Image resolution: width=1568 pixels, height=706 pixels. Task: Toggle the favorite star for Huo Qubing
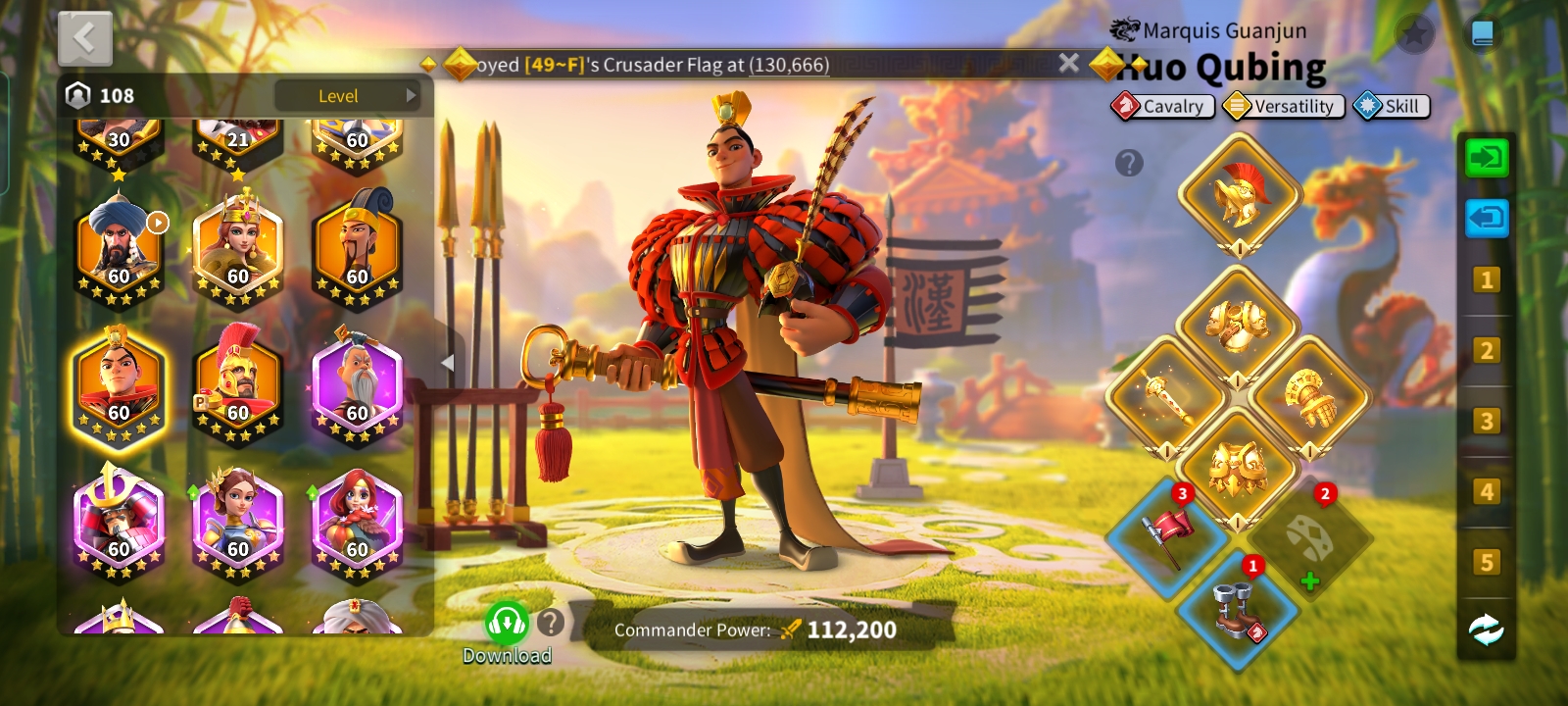coord(1414,34)
